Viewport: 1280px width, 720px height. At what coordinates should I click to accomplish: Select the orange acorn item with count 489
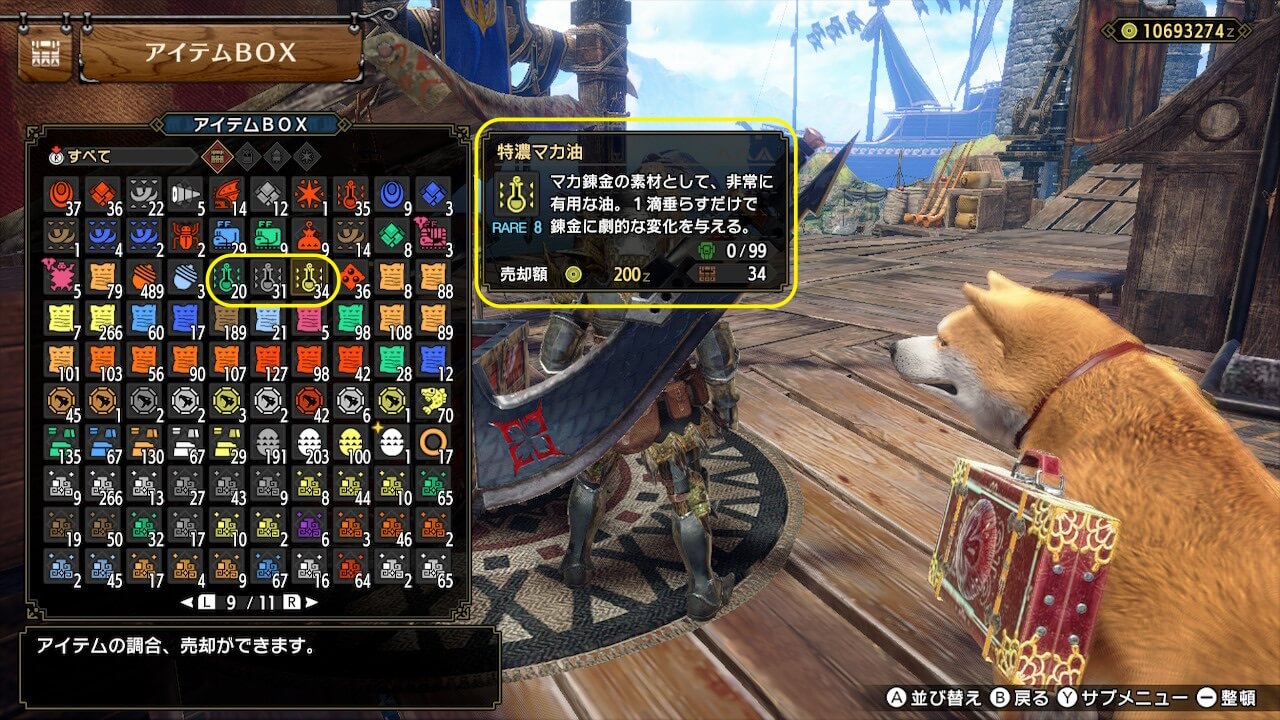click(x=145, y=278)
